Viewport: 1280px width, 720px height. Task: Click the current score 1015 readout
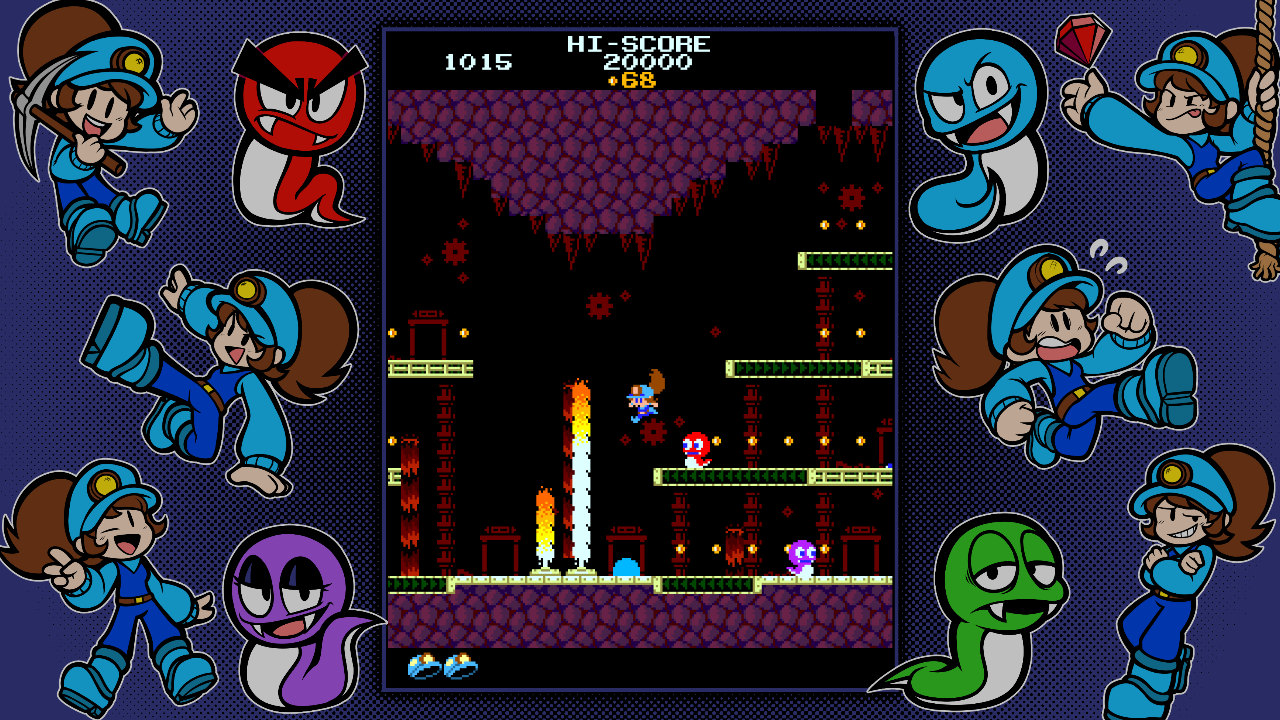coord(480,62)
